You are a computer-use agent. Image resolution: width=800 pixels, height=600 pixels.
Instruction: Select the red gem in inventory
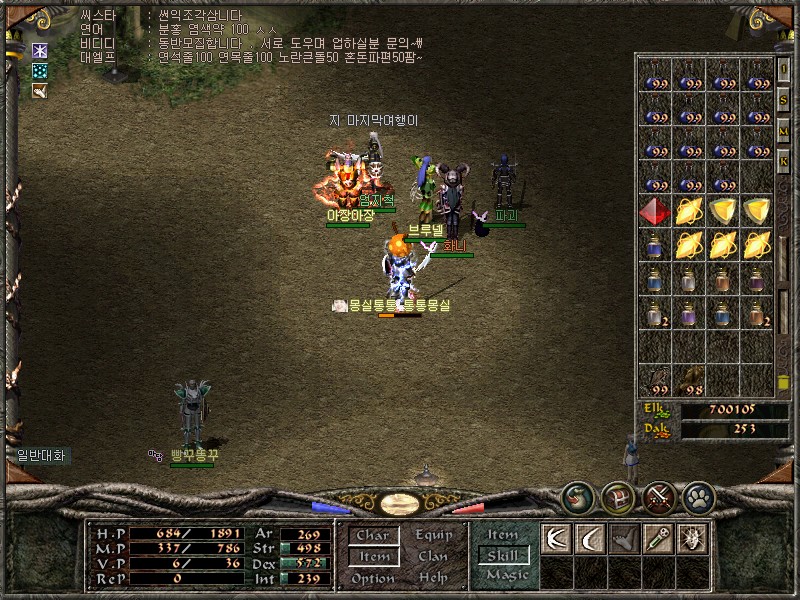pos(654,211)
